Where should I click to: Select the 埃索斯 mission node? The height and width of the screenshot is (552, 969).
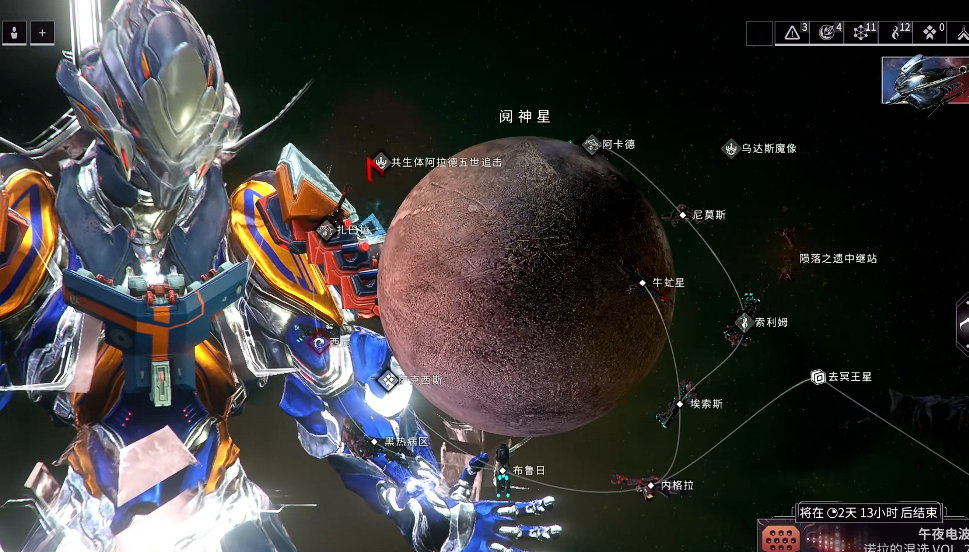pos(680,404)
